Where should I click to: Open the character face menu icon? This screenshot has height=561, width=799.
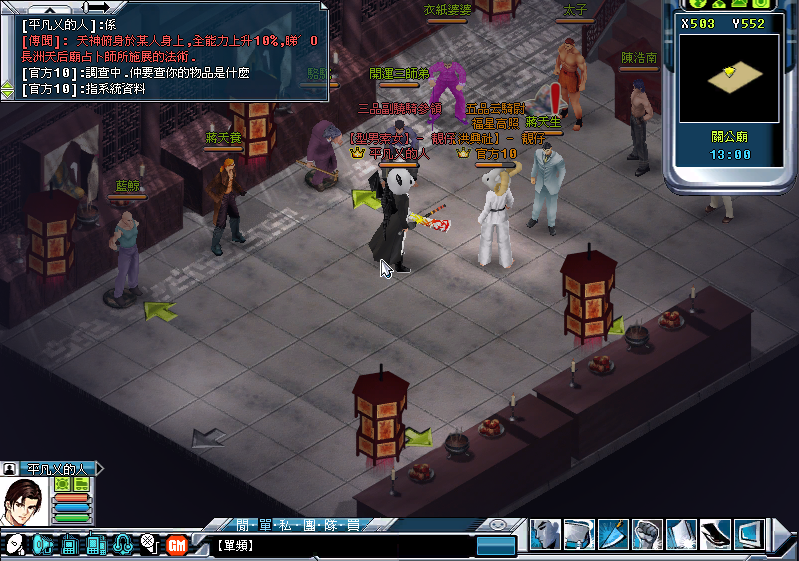(x=545, y=533)
